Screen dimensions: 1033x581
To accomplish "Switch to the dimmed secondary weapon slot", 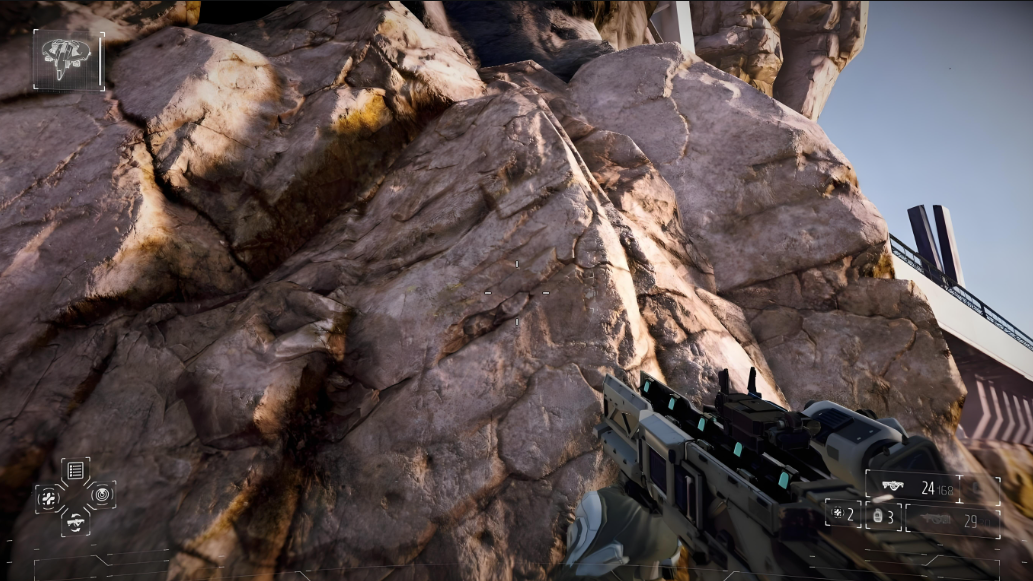I will [950, 520].
